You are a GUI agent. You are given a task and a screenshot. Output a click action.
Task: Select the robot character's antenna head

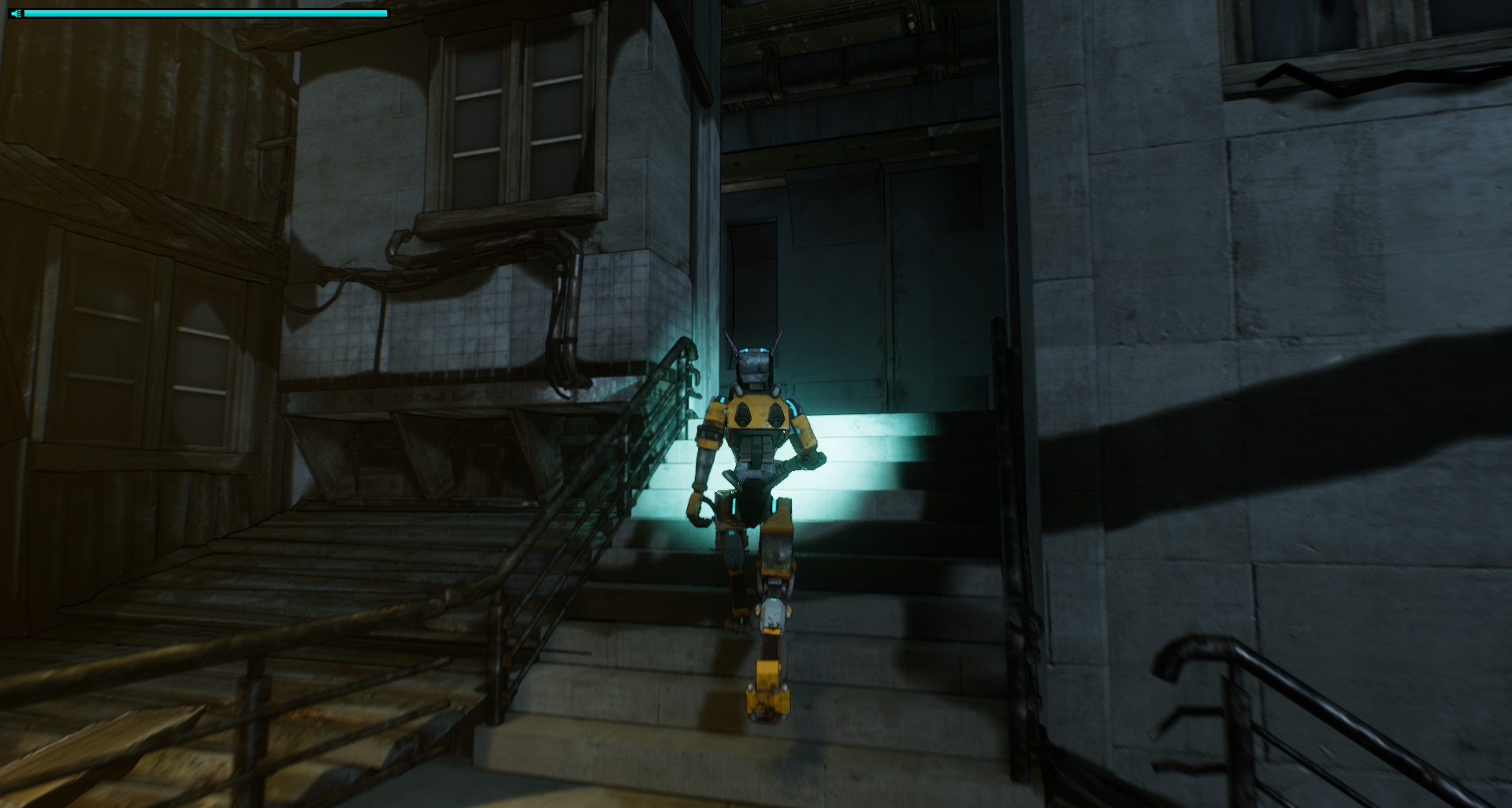tap(754, 358)
